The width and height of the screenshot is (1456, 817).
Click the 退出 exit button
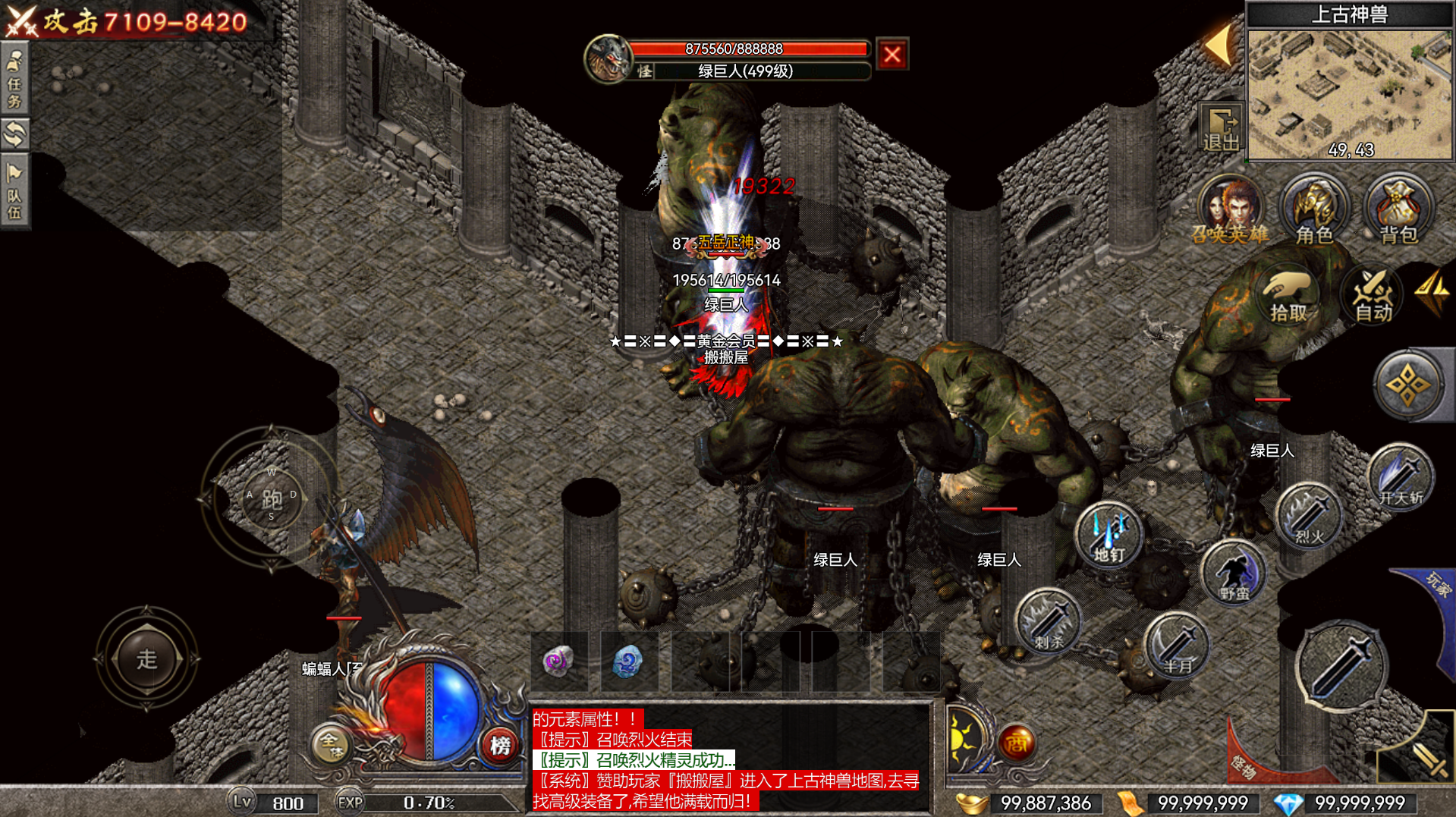click(1220, 127)
